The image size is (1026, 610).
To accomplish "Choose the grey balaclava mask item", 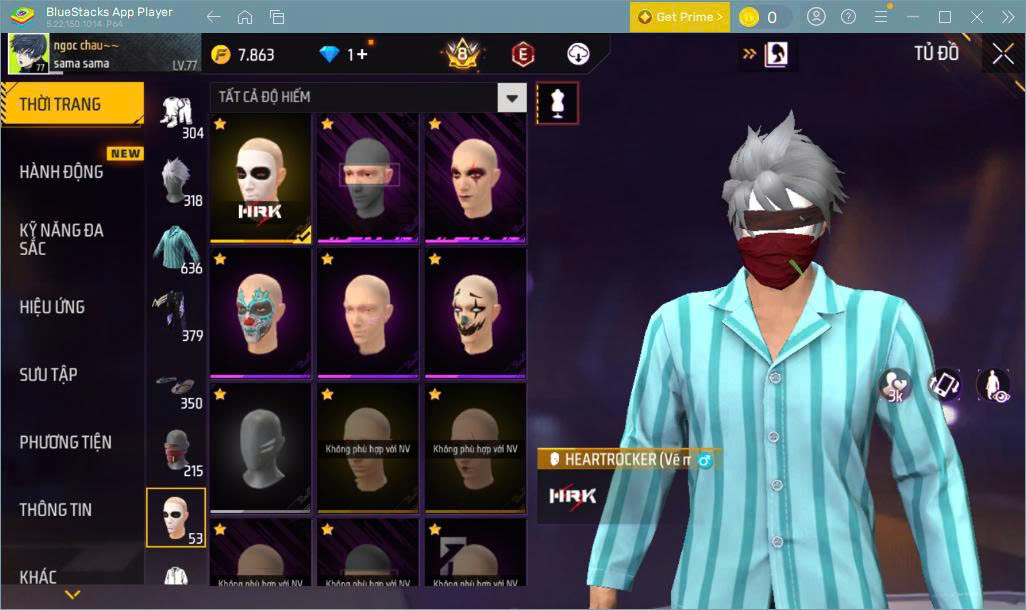I will tap(368, 179).
